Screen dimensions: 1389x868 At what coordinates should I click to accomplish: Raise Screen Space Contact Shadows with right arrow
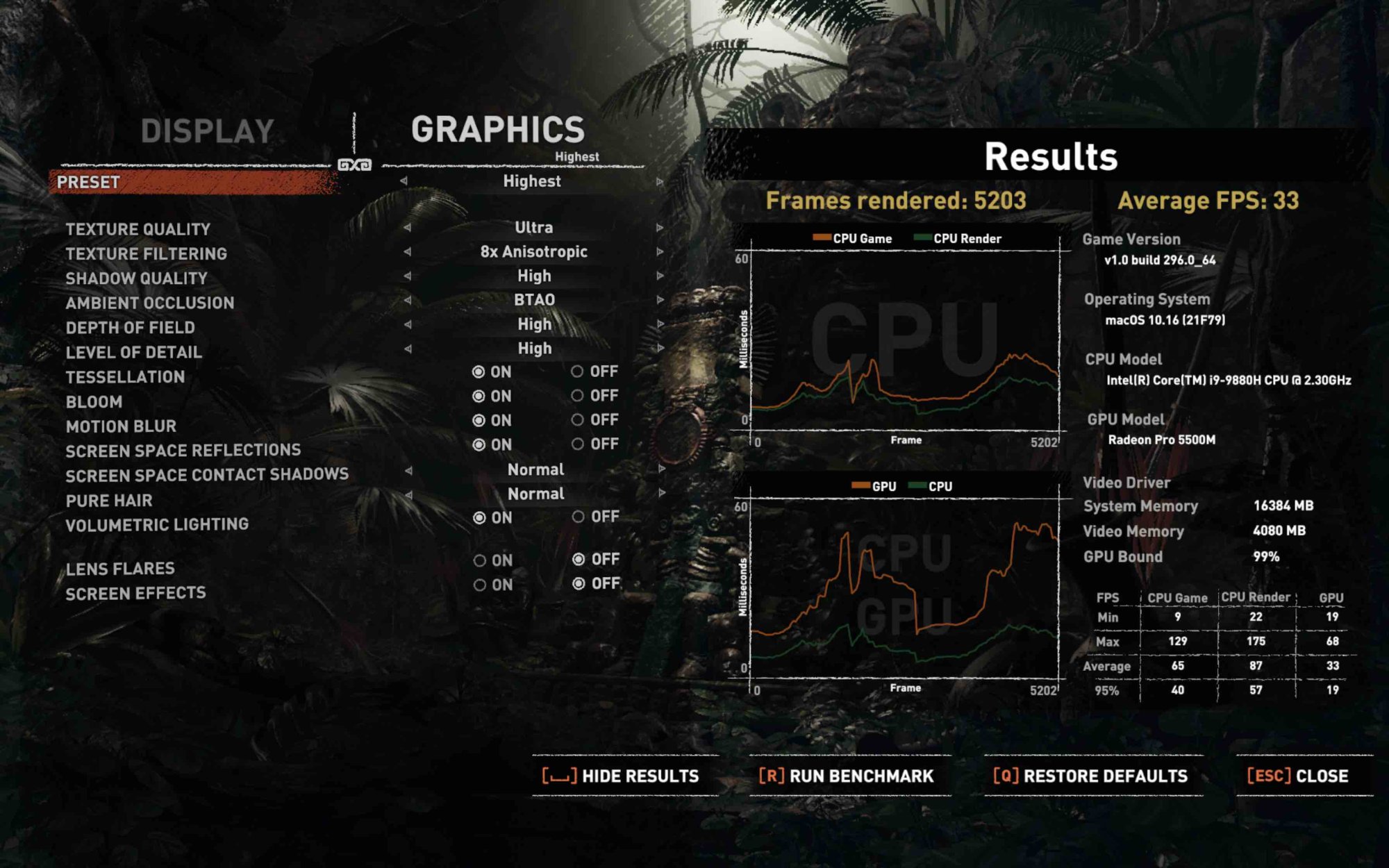[x=658, y=469]
